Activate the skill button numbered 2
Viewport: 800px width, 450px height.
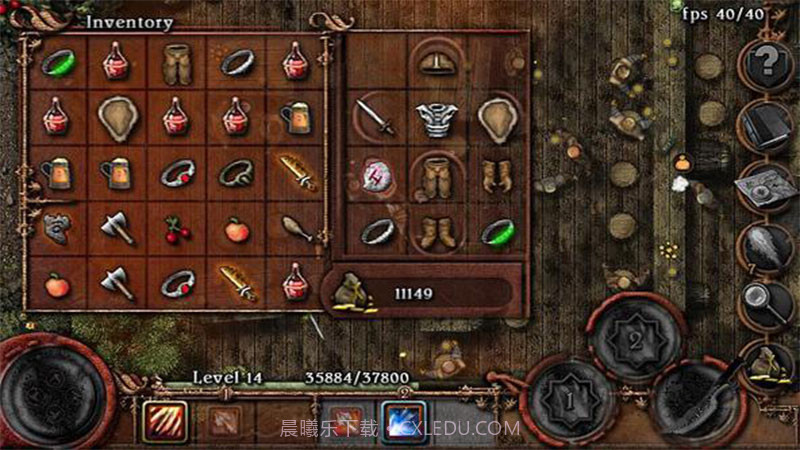633,337
